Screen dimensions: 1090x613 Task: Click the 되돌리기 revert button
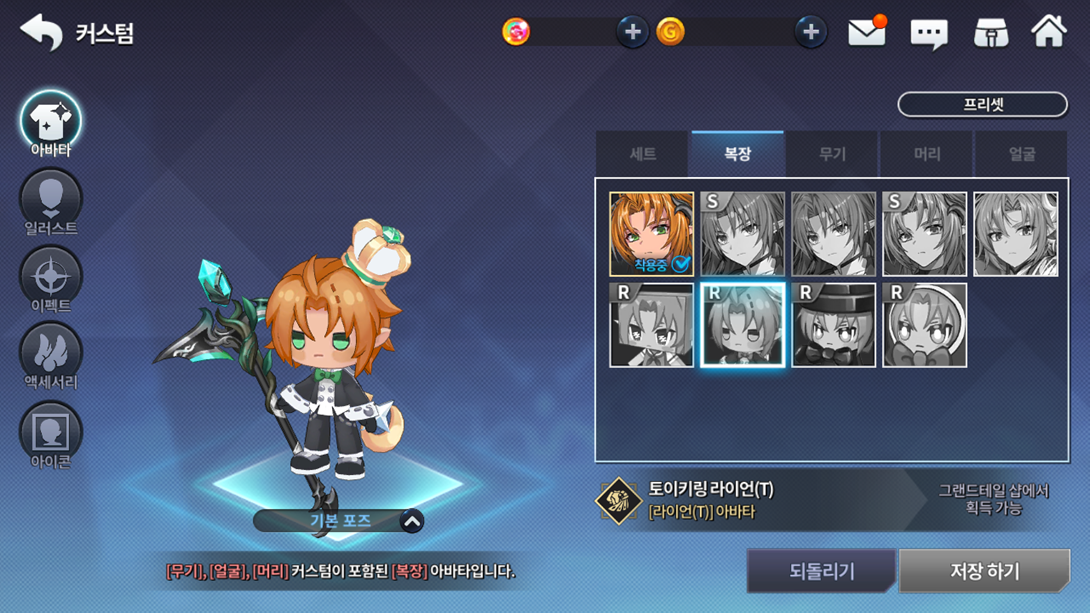(821, 571)
